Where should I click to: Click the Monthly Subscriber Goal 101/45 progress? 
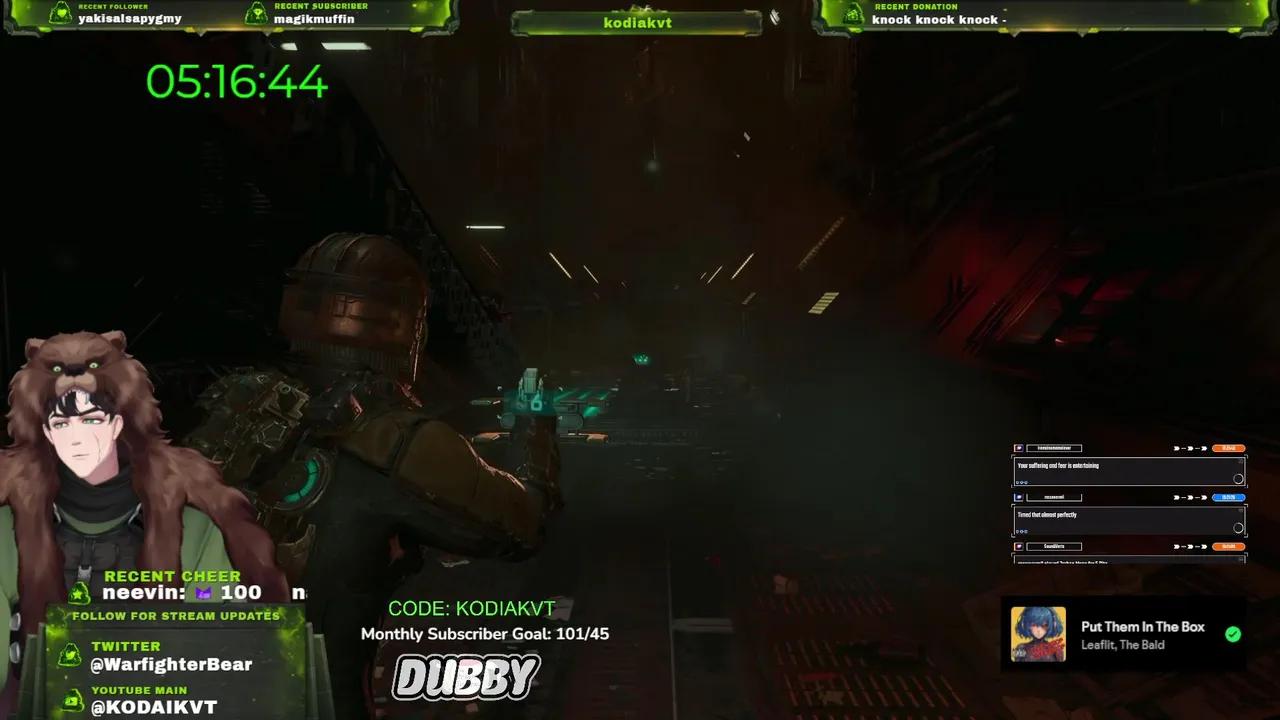[486, 633]
